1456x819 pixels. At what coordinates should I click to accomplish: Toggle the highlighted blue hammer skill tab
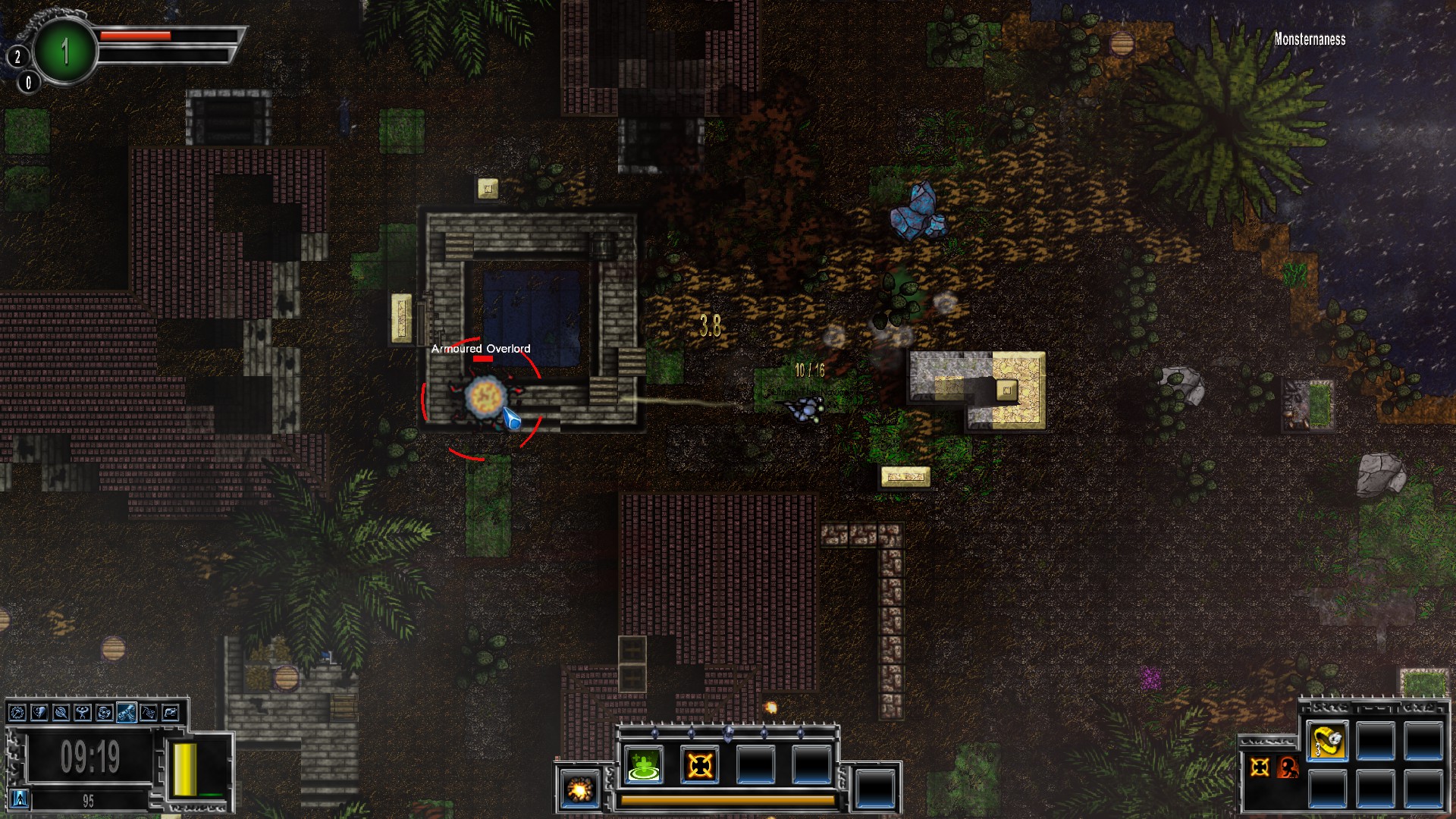click(x=127, y=713)
